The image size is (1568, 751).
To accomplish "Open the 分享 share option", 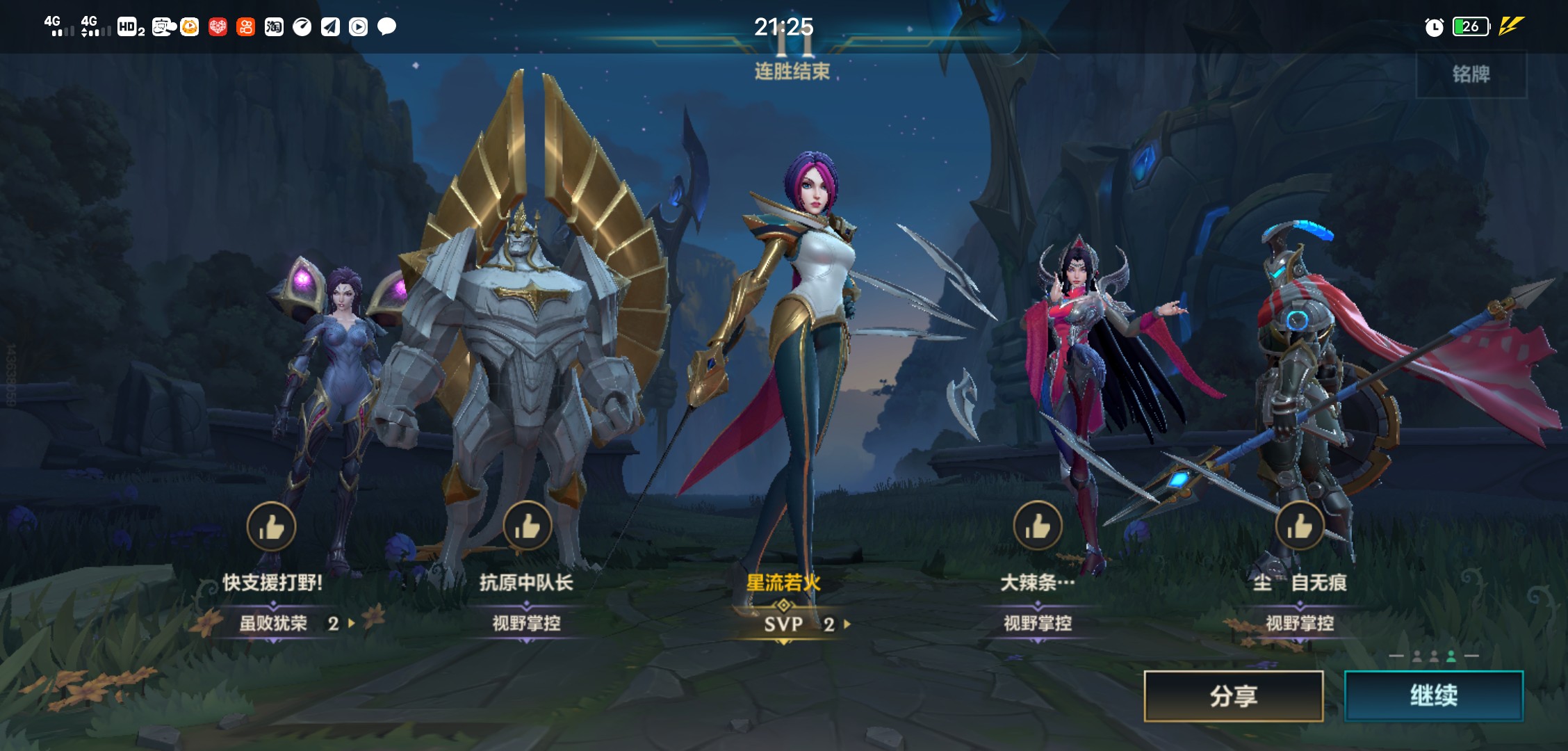I will [x=1233, y=695].
